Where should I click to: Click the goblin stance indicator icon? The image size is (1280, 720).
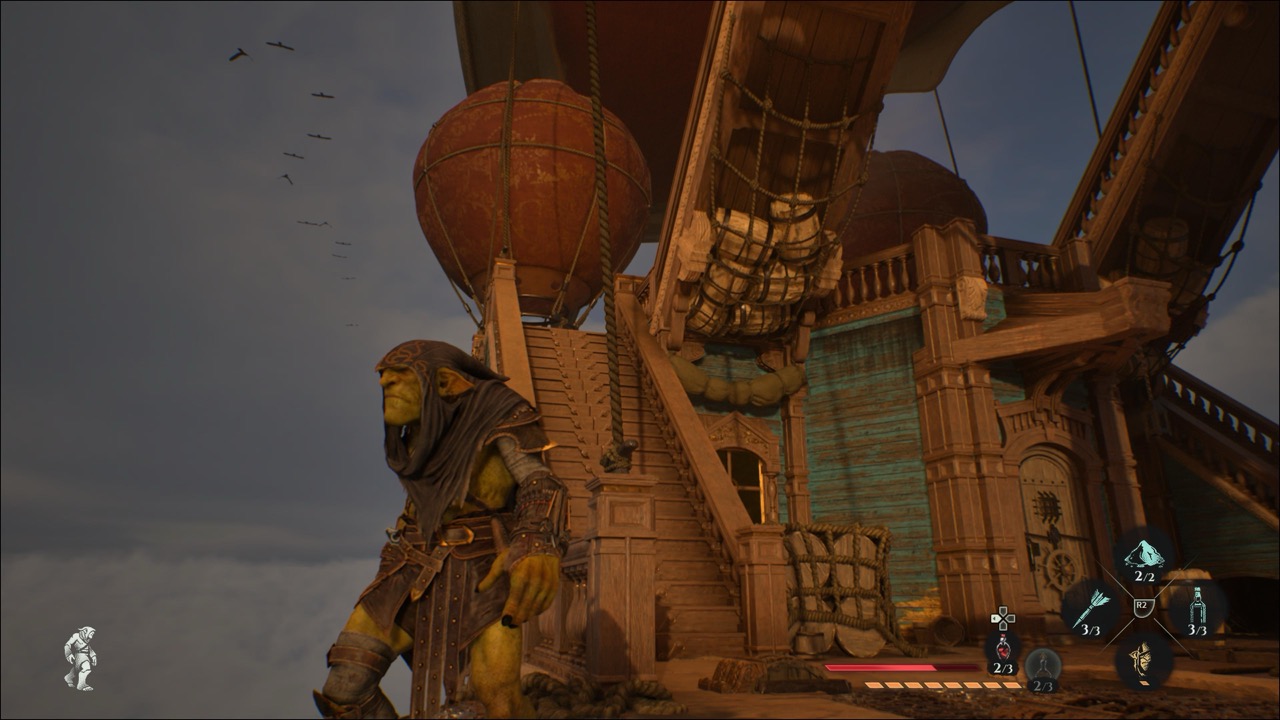click(80, 657)
